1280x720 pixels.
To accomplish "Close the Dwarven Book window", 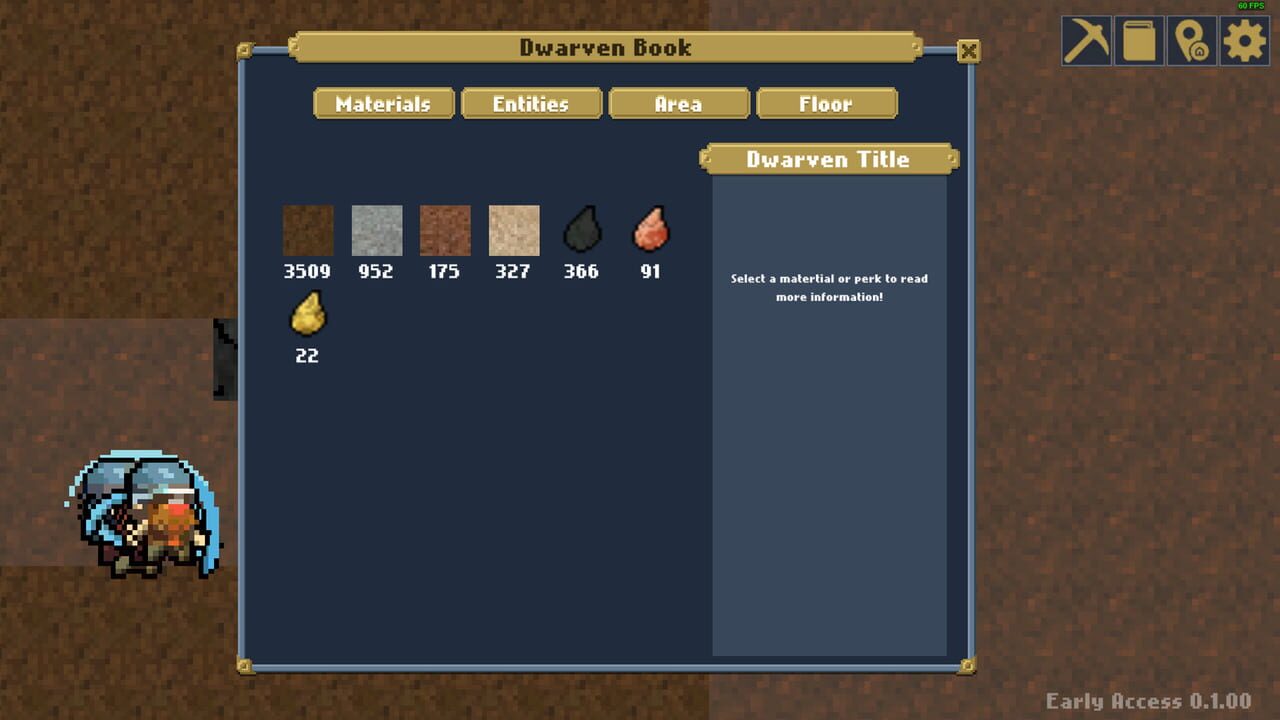I will coord(968,51).
